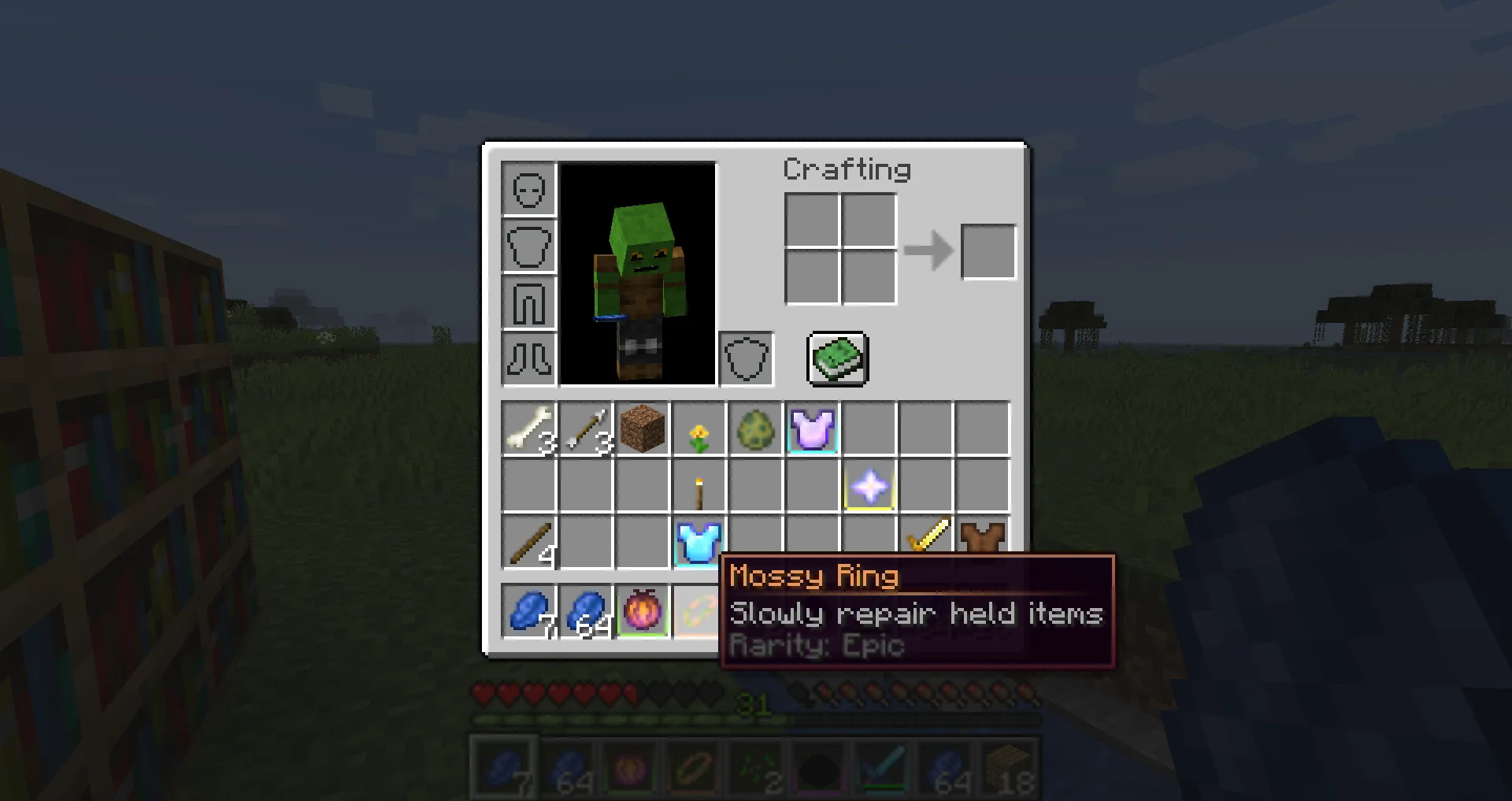Pick up the mossy spawn egg
Image resolution: width=1512 pixels, height=801 pixels.
click(x=757, y=429)
